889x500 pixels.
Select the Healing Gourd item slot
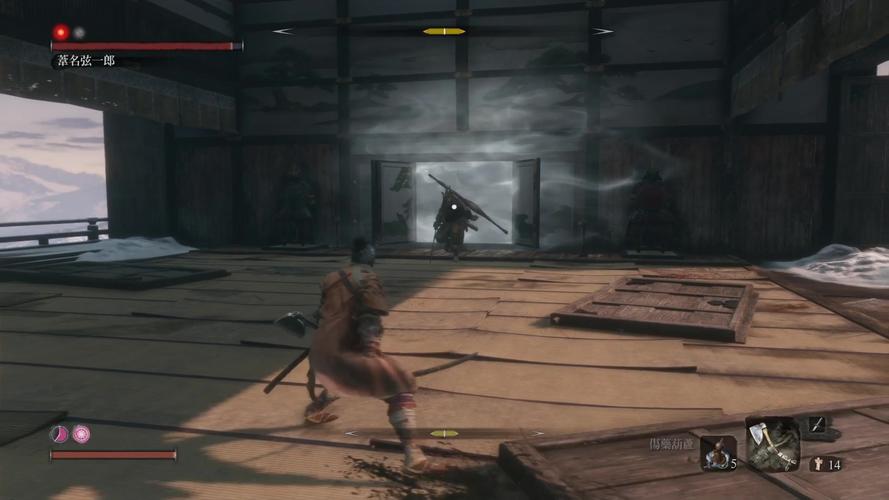pos(716,452)
